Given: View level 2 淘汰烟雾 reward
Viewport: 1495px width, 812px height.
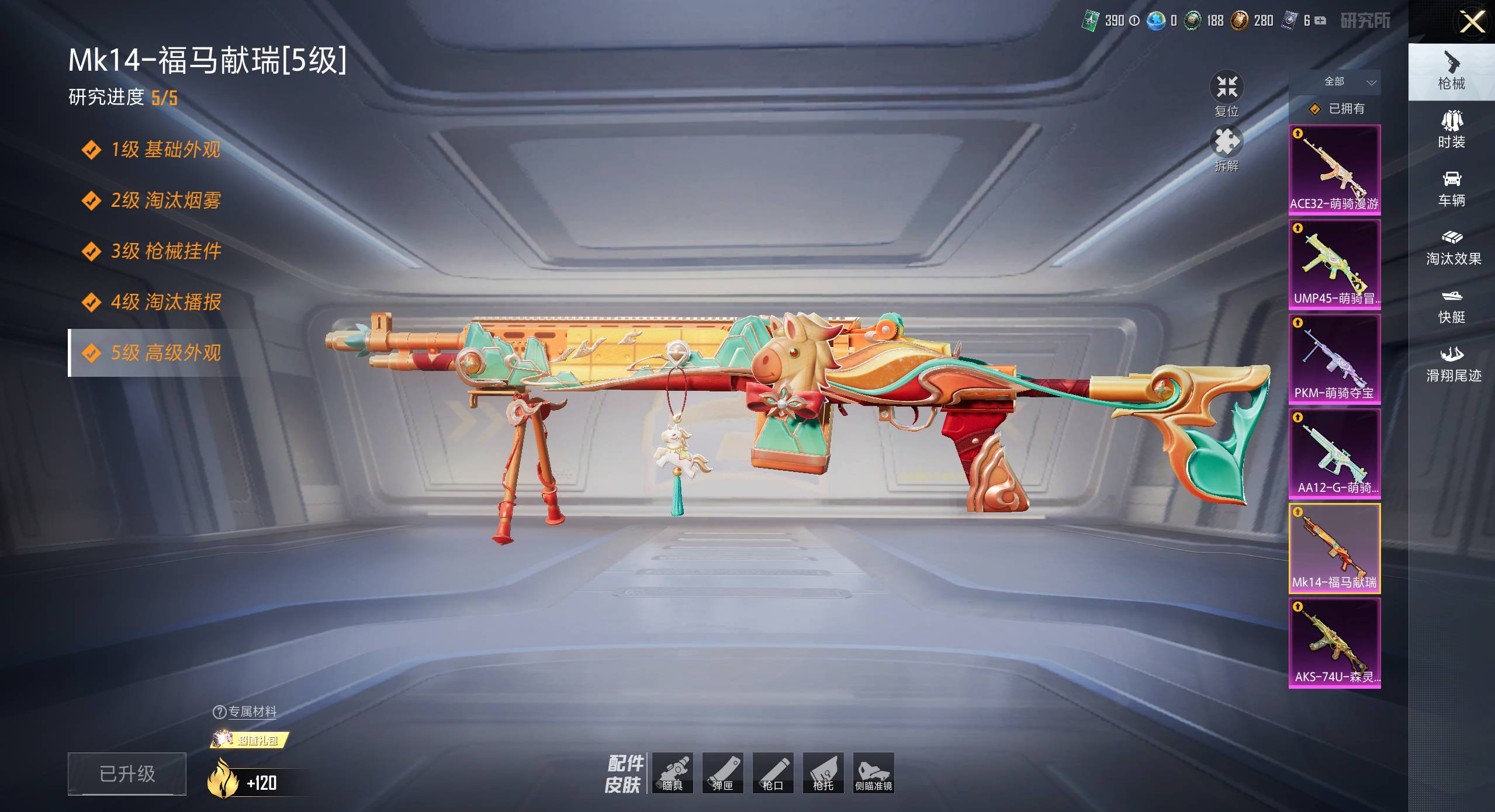Looking at the screenshot, I should click(x=165, y=200).
